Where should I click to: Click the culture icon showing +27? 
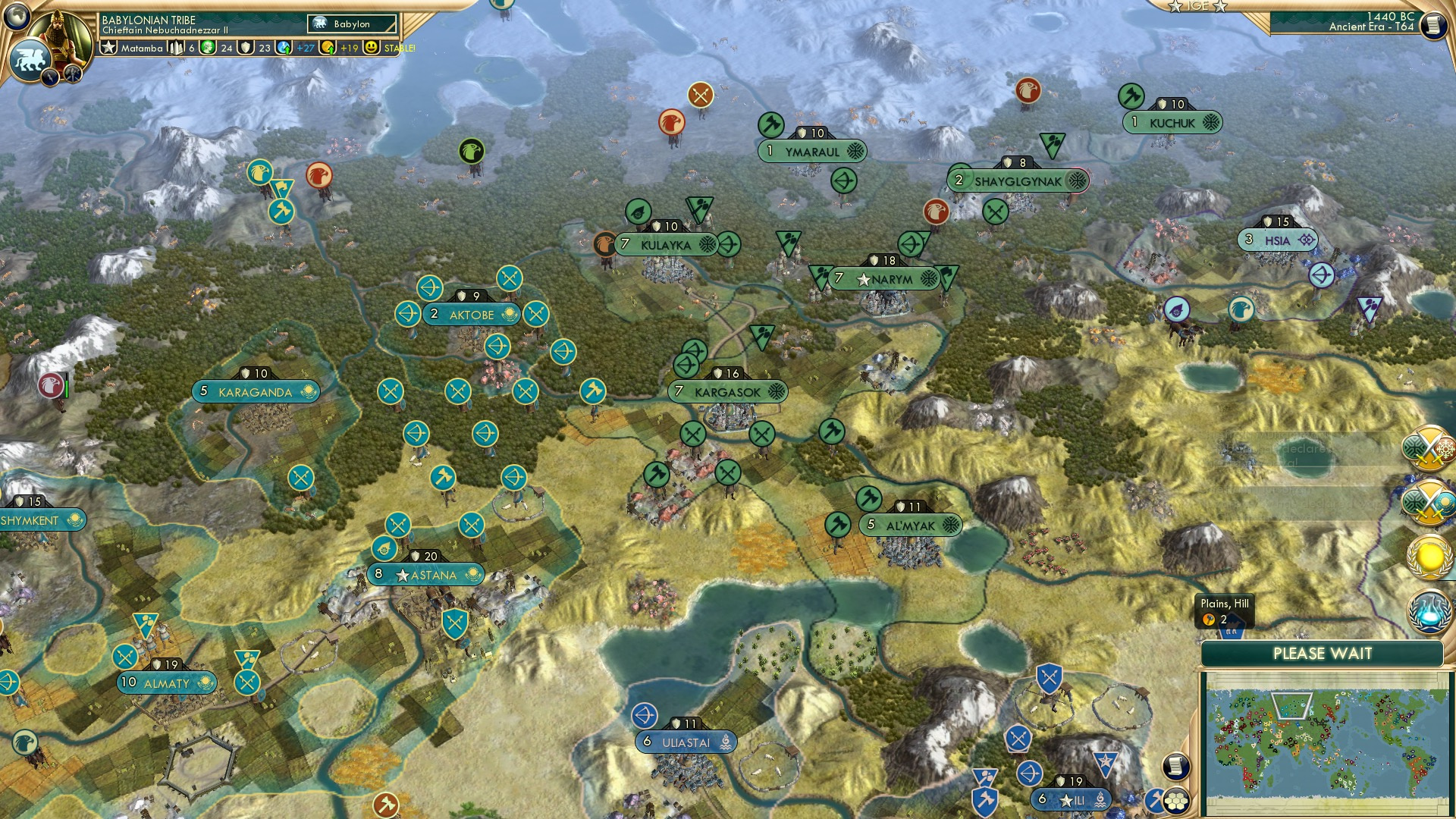coord(284,49)
